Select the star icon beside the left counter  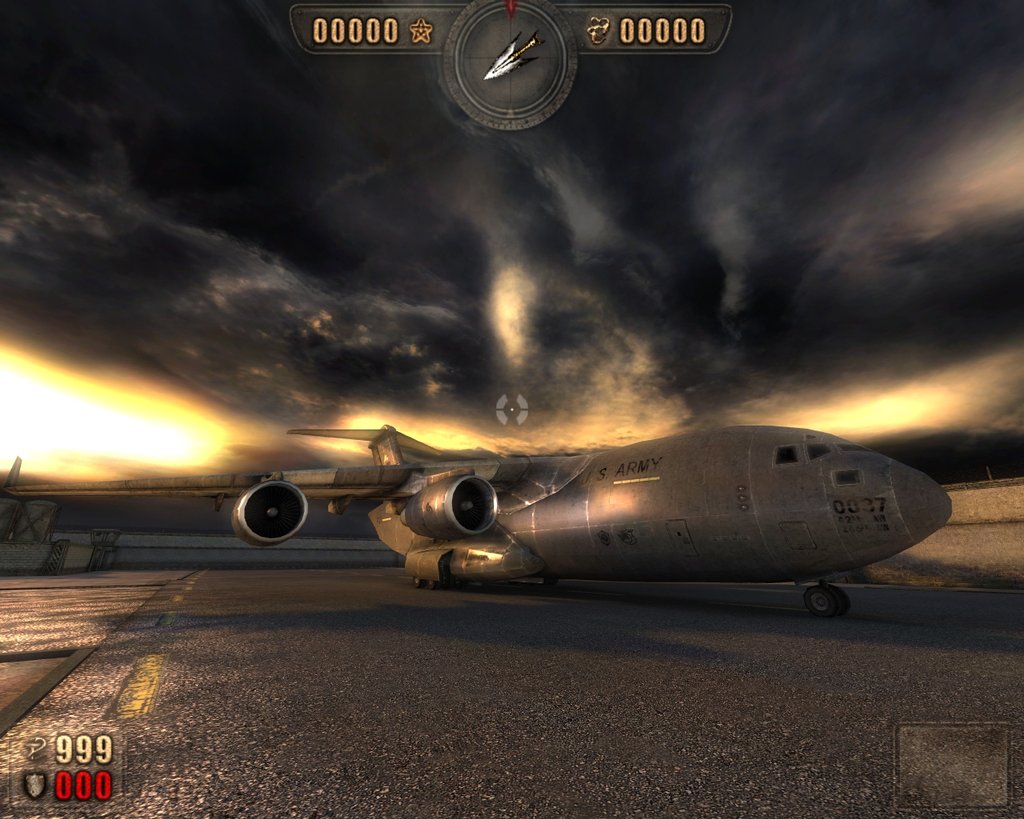(421, 31)
